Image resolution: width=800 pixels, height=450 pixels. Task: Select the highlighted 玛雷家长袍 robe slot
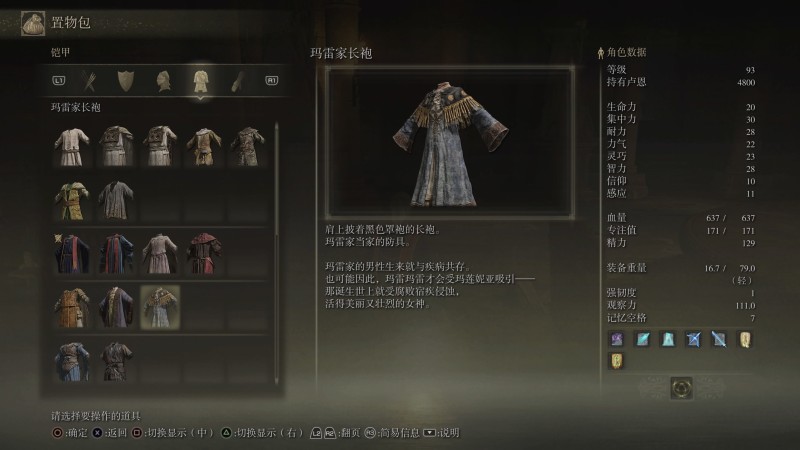pyautogui.click(x=158, y=305)
